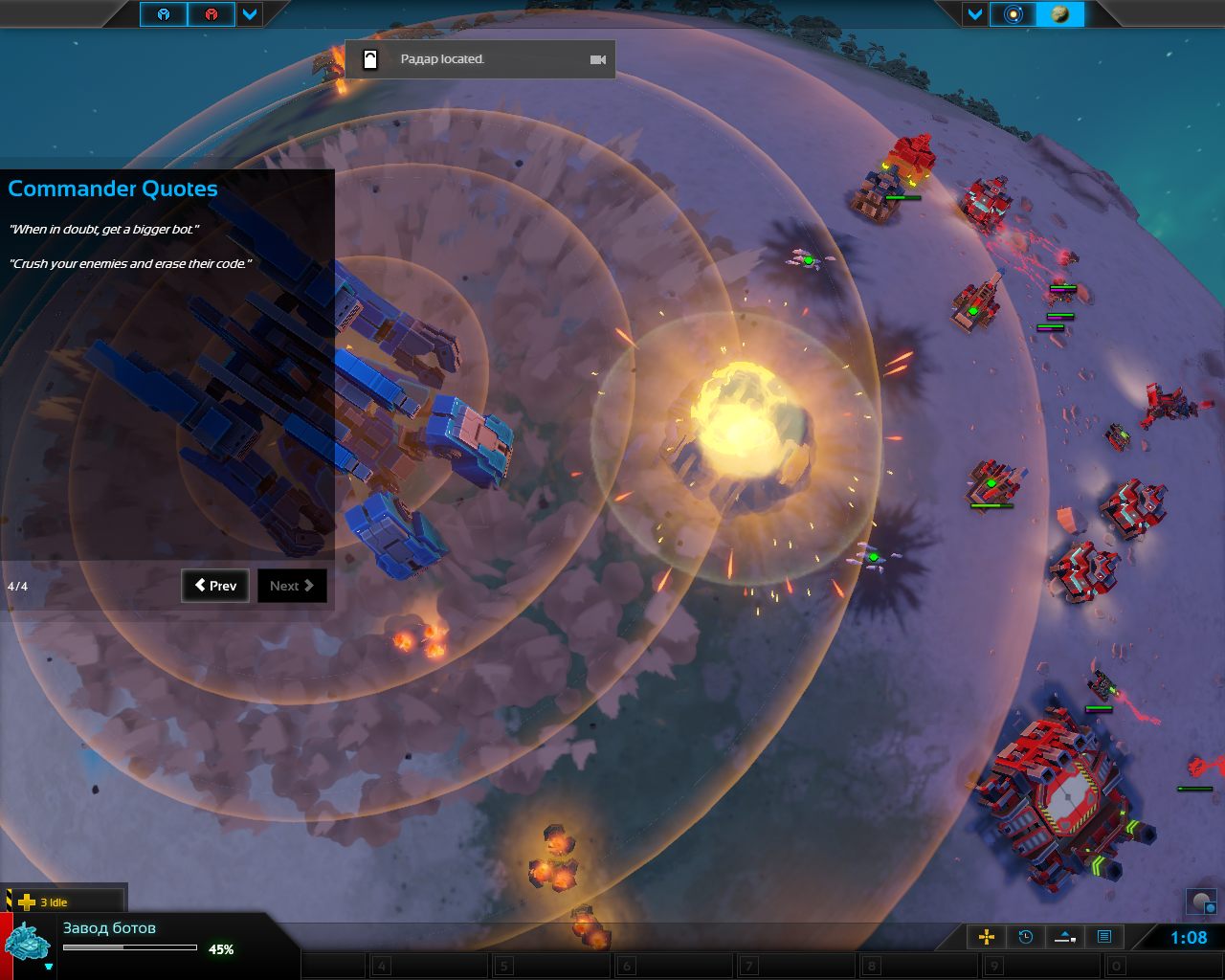Open the solar system view
The image size is (1225, 980).
1013,14
